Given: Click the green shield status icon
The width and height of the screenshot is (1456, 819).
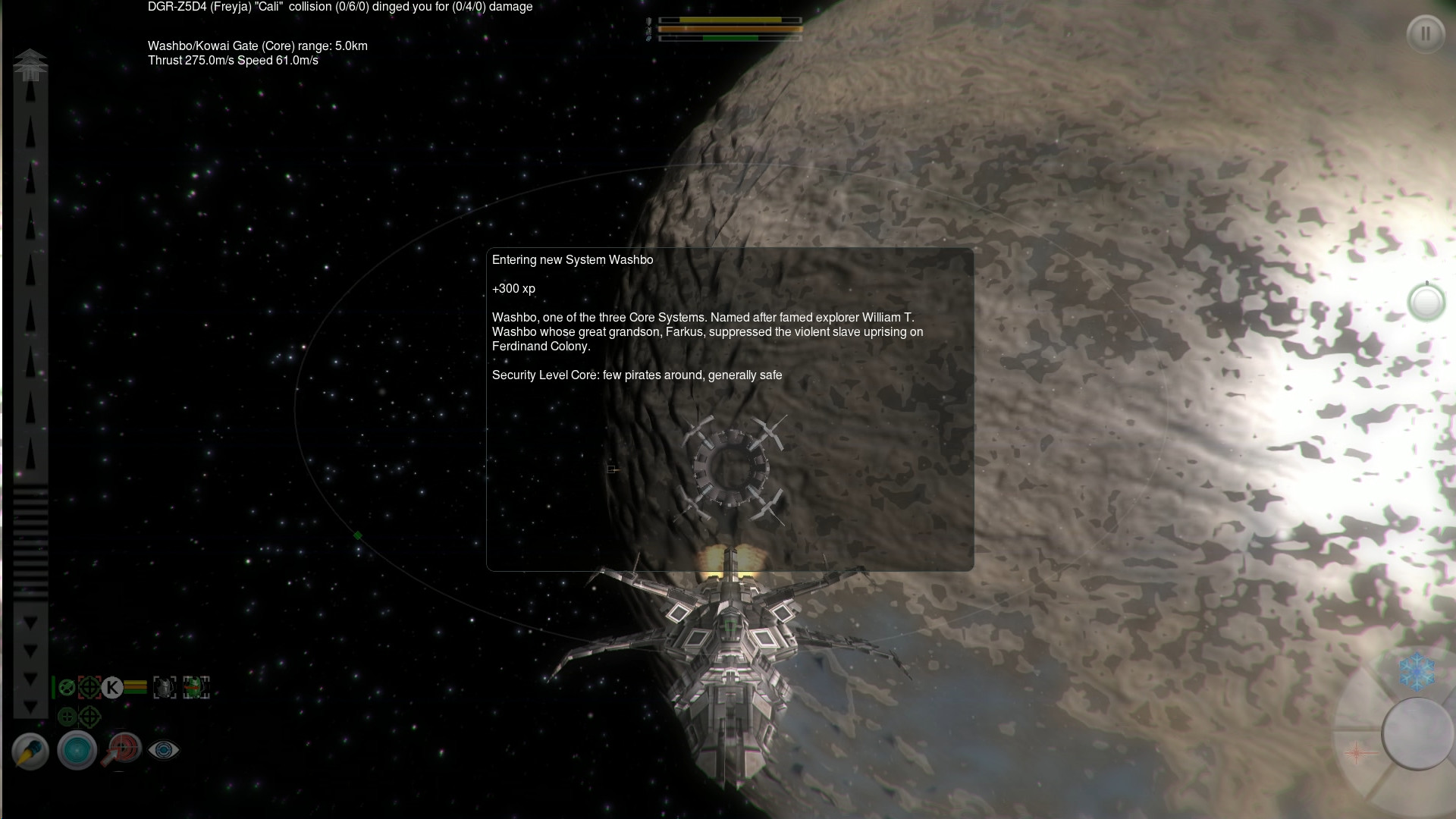Looking at the screenshot, I should (x=67, y=687).
